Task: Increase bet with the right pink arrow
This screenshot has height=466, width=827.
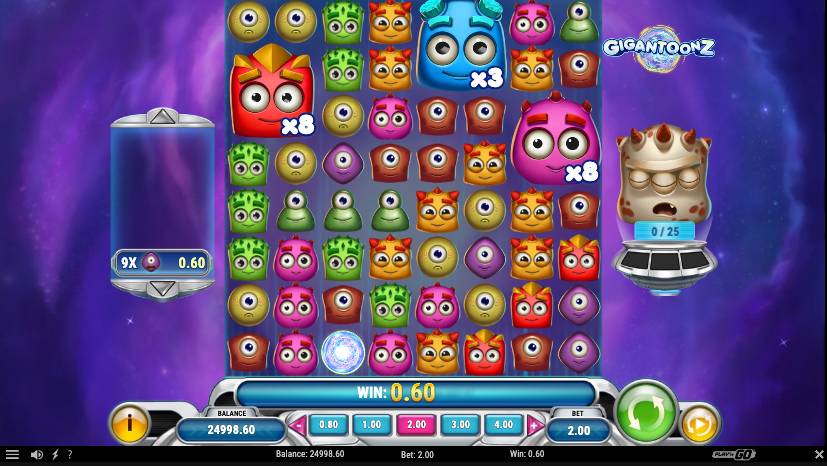Action: (534, 425)
